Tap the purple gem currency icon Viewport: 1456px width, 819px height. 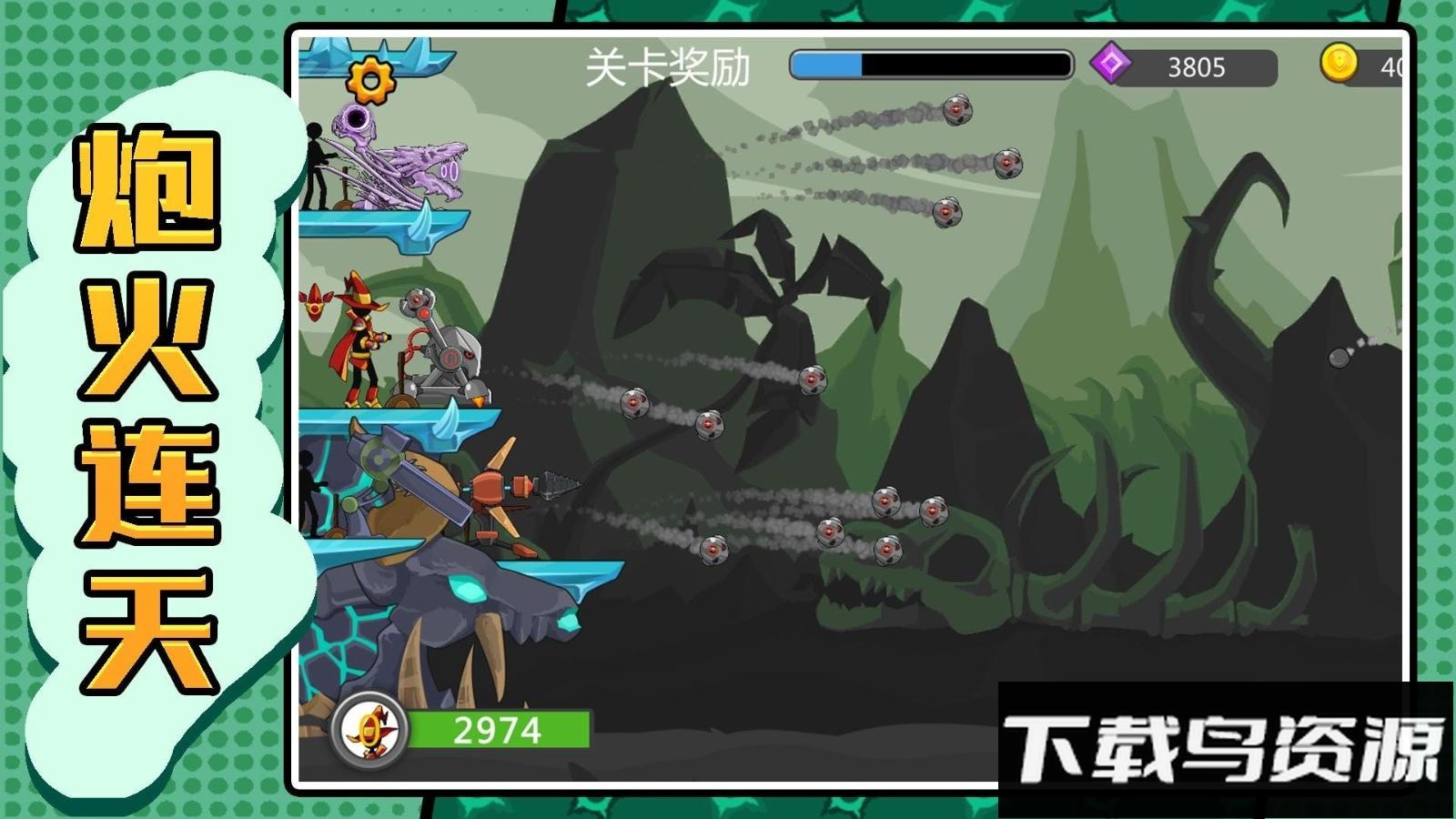[1111, 65]
